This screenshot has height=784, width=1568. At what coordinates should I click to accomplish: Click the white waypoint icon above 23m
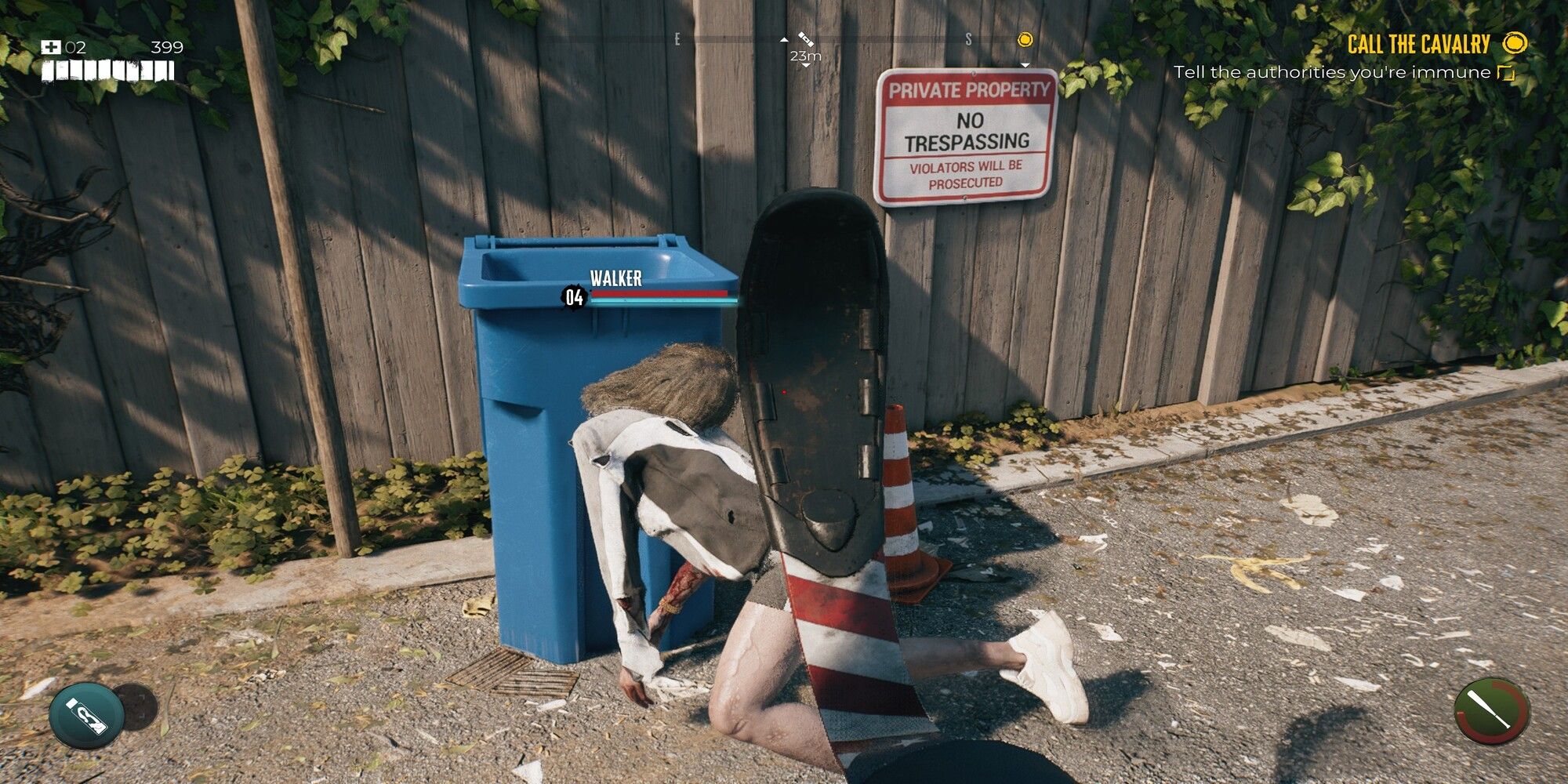point(806,38)
